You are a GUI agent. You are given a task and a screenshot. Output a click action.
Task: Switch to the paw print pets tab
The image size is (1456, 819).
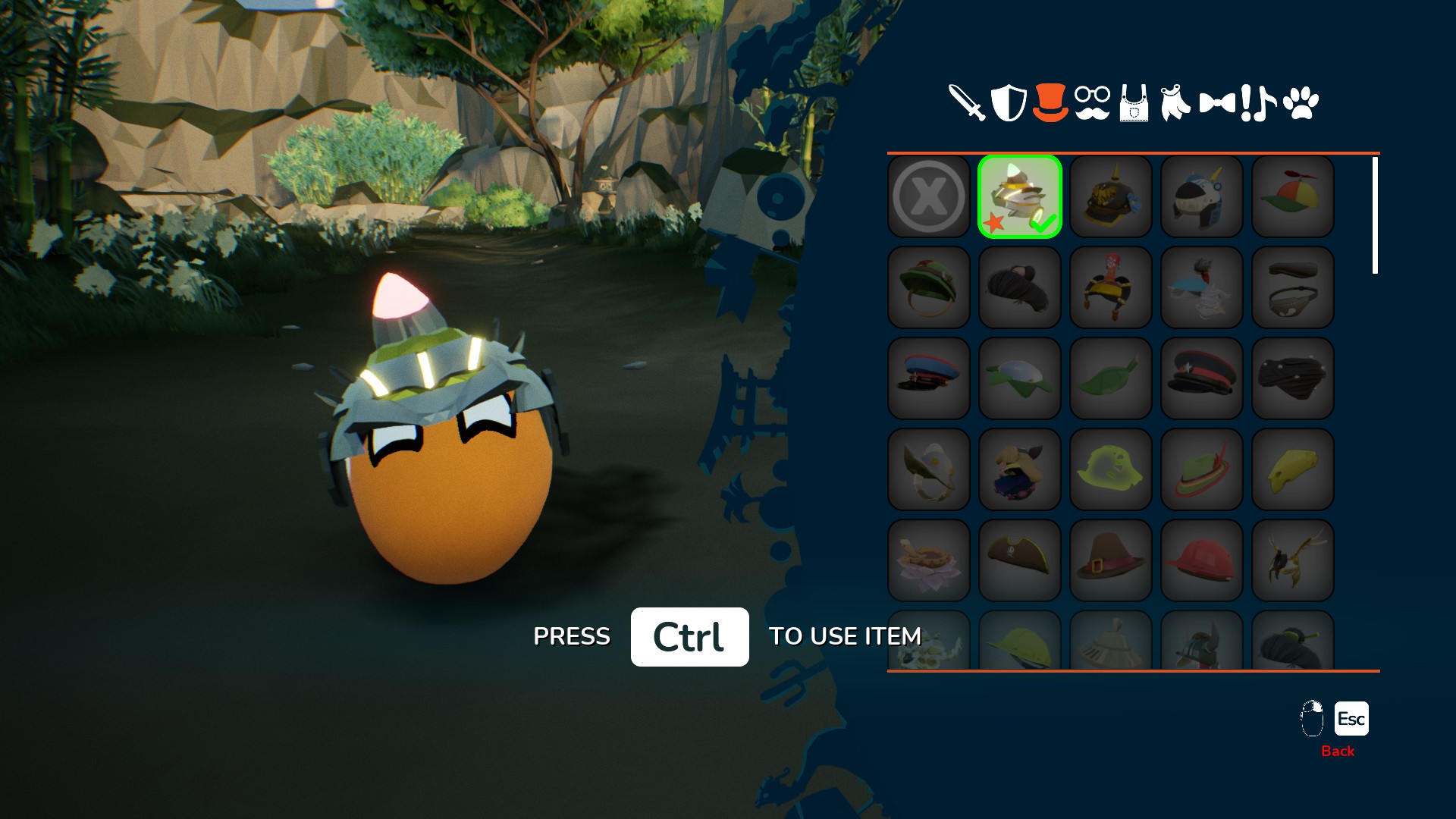[1301, 103]
